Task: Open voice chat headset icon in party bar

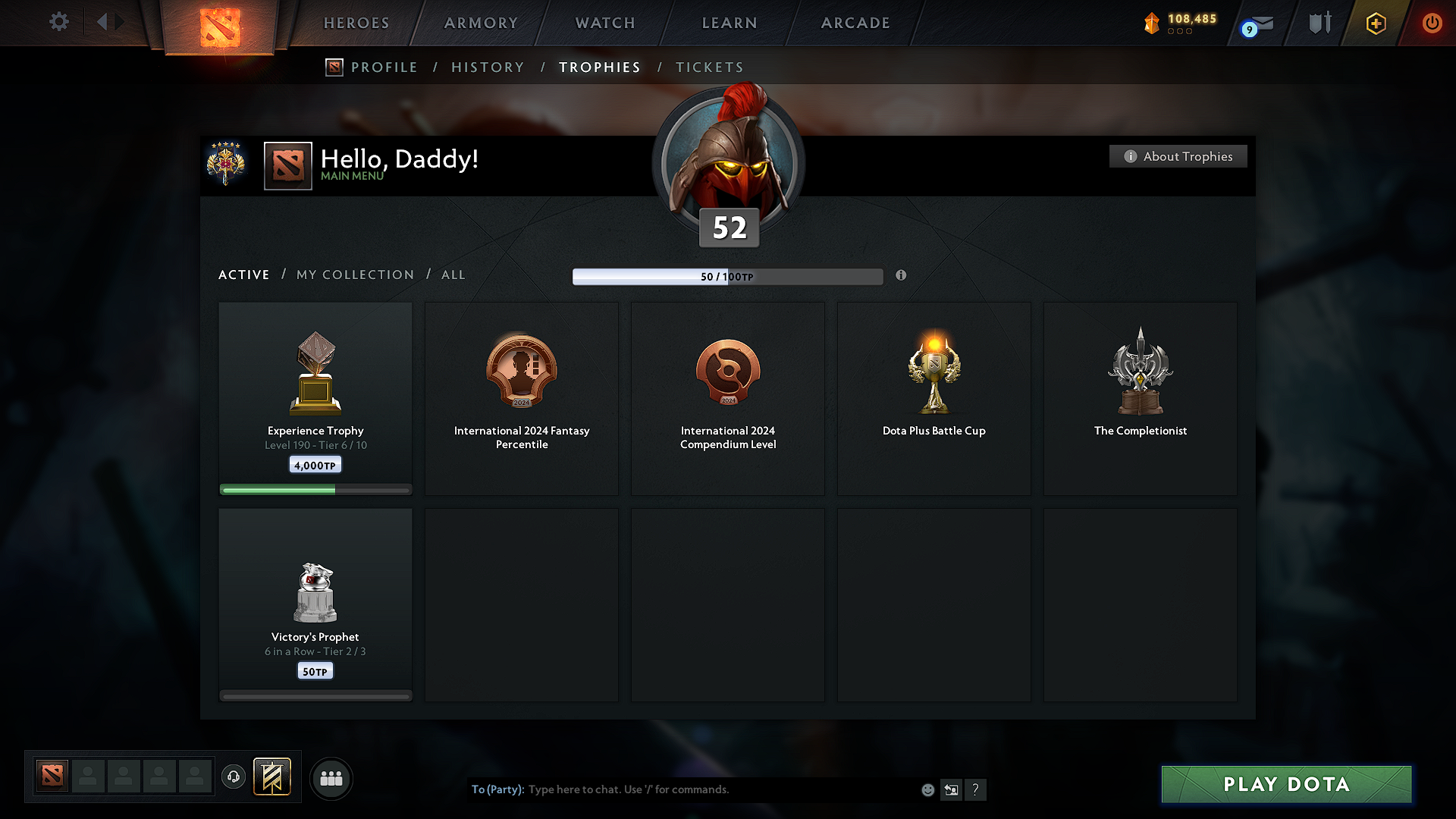Action: 234,777
